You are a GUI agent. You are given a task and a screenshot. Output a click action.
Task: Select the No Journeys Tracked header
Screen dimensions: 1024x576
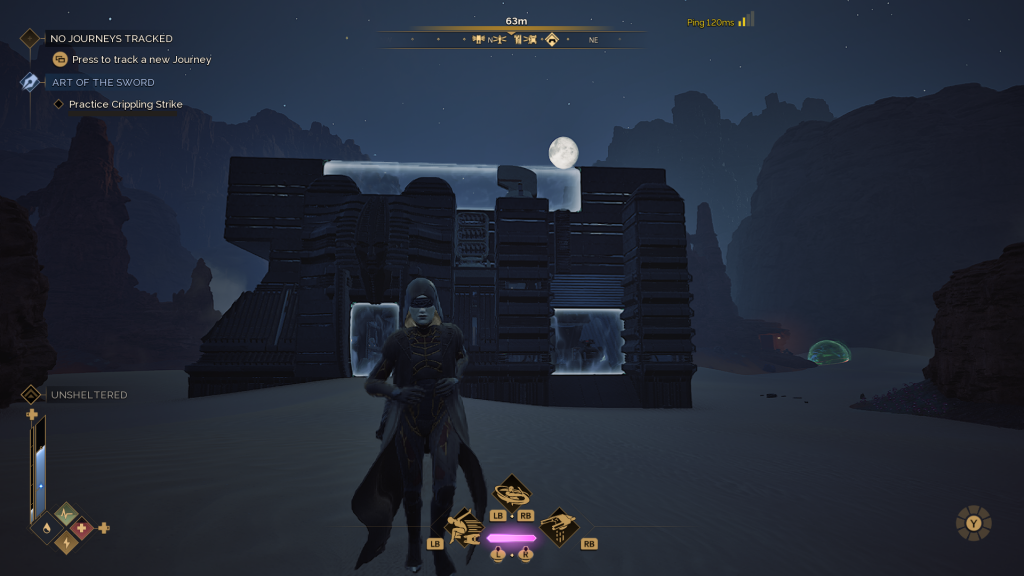(110, 39)
